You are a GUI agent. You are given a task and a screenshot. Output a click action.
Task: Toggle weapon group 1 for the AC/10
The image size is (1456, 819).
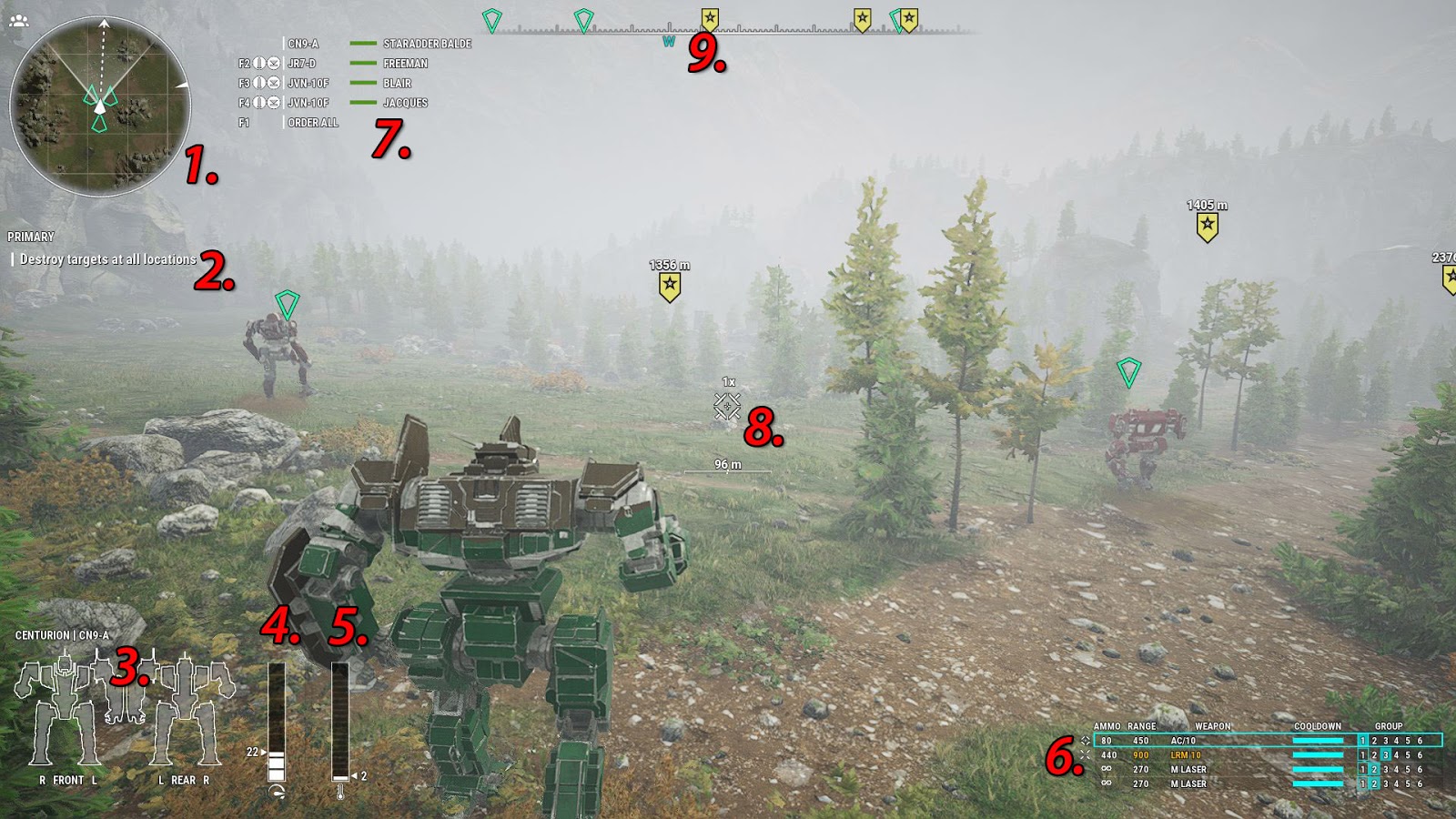pyautogui.click(x=1361, y=740)
